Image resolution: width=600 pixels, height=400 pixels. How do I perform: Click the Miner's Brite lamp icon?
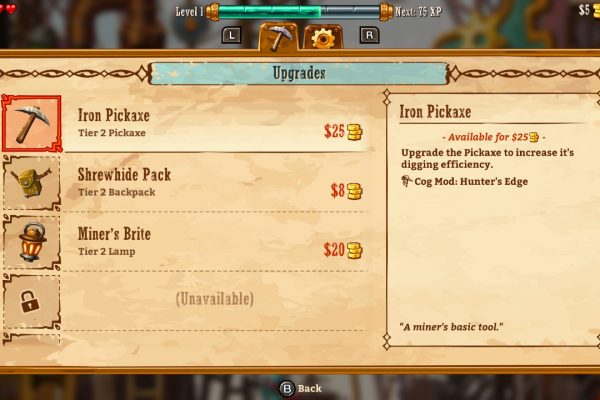[31, 241]
